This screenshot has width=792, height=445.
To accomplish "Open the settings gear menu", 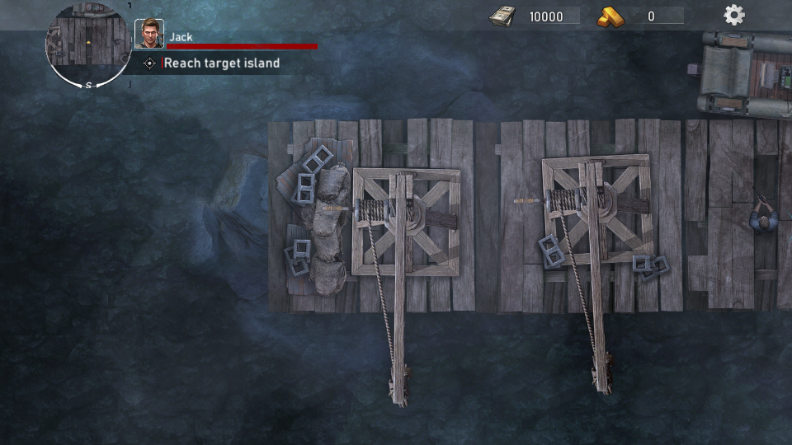I will coord(734,15).
